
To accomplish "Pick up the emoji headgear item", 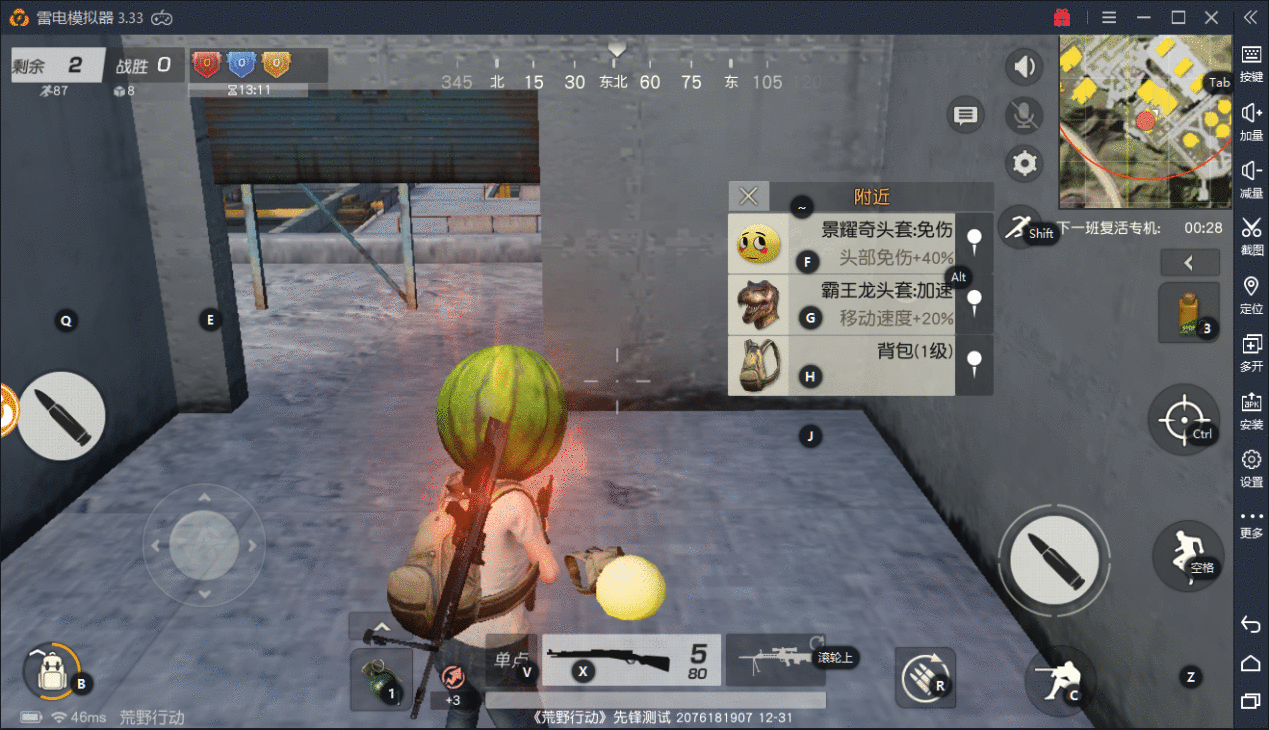I will point(845,243).
